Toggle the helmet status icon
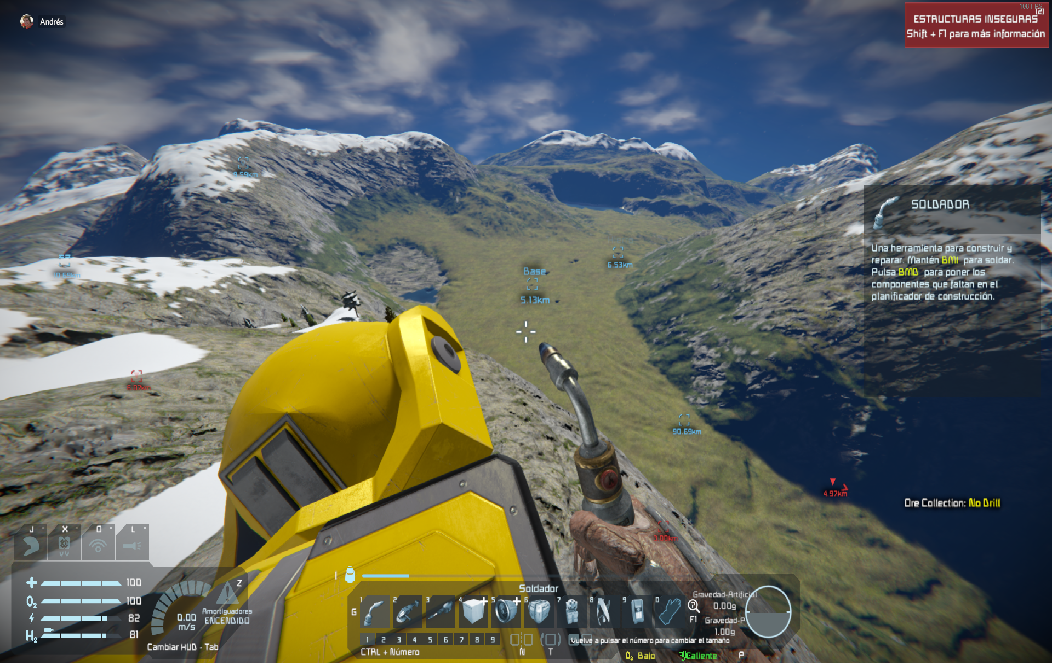The width and height of the screenshot is (1054, 668). [x=33, y=544]
